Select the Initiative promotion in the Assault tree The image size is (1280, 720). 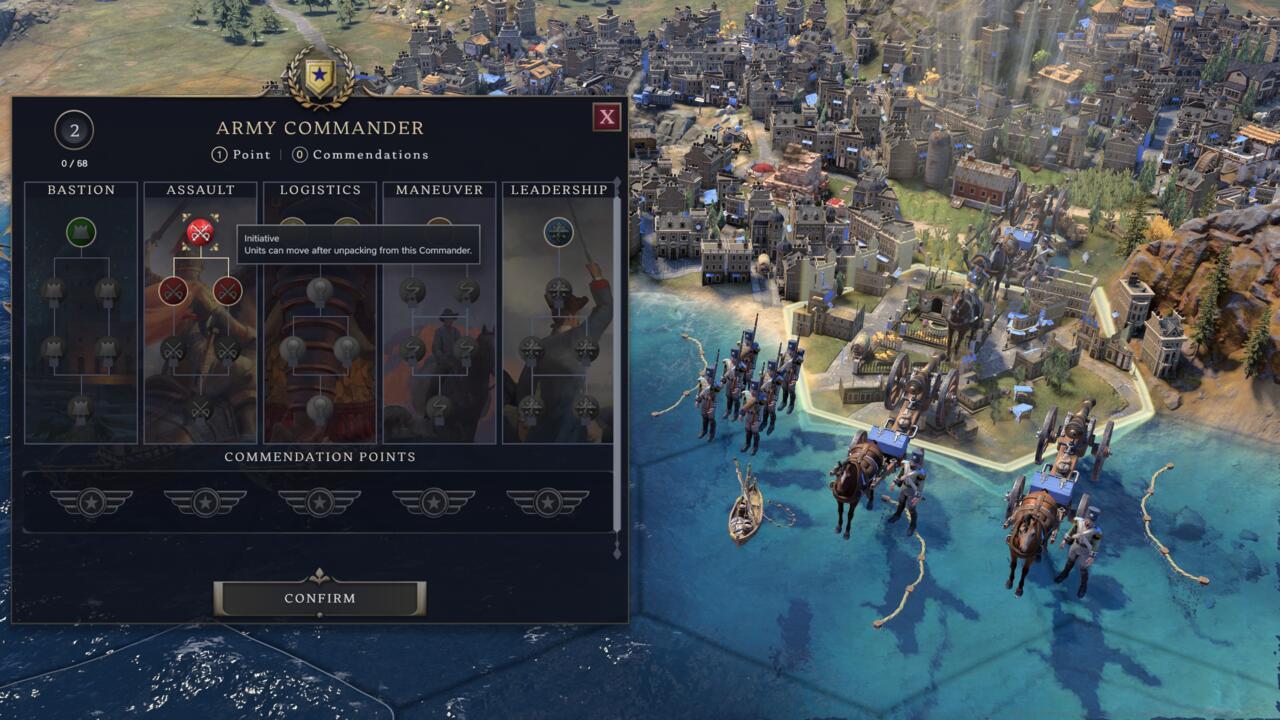point(199,230)
